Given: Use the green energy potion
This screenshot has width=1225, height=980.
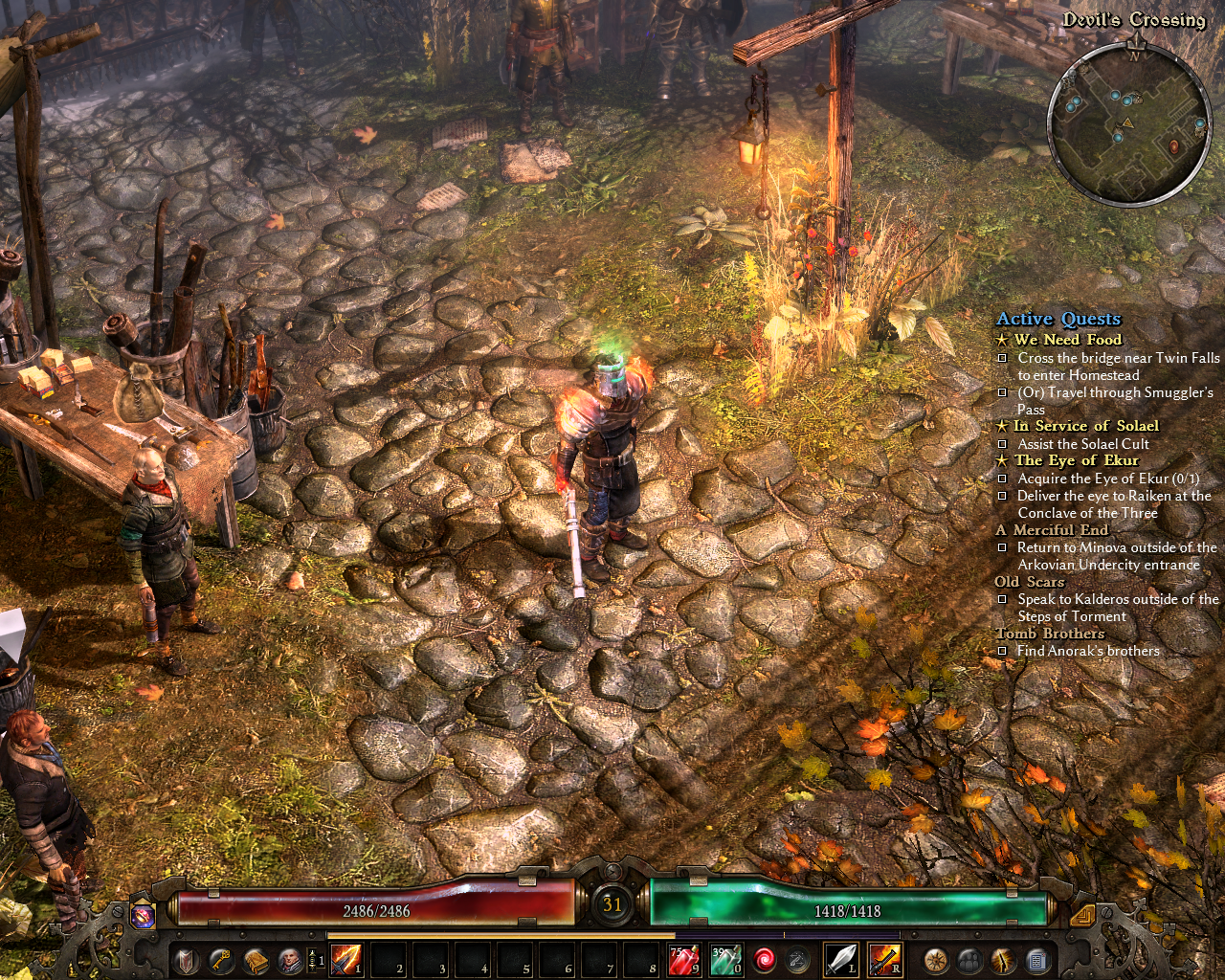Looking at the screenshot, I should tap(724, 959).
